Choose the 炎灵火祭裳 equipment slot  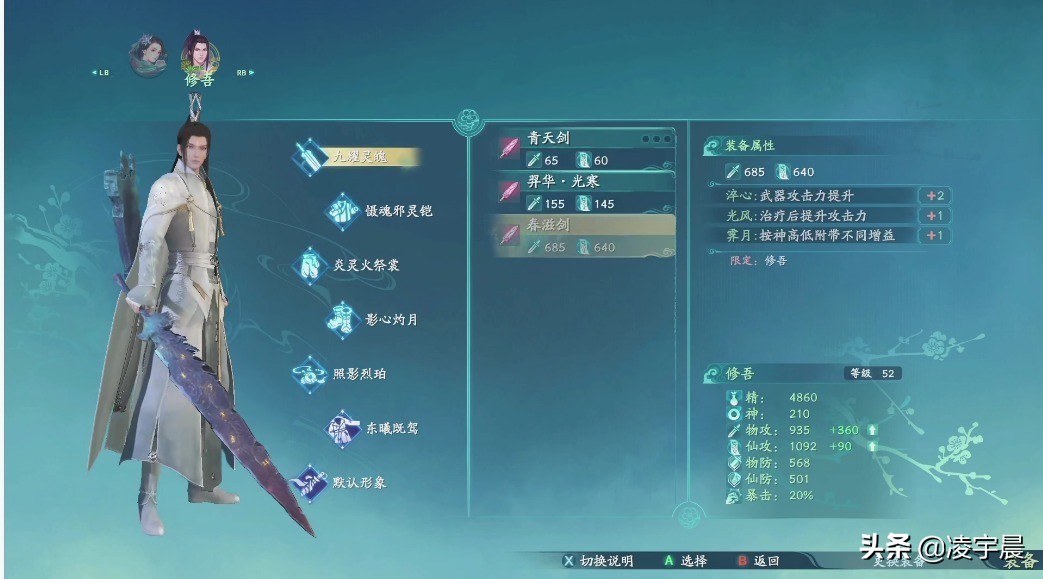pos(358,266)
